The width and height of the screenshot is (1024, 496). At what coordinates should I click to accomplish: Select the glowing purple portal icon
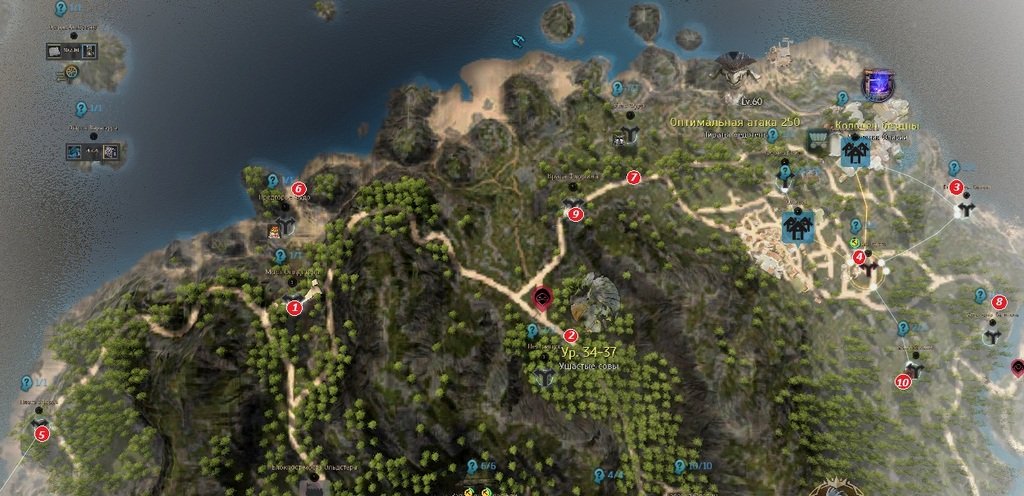tap(877, 84)
